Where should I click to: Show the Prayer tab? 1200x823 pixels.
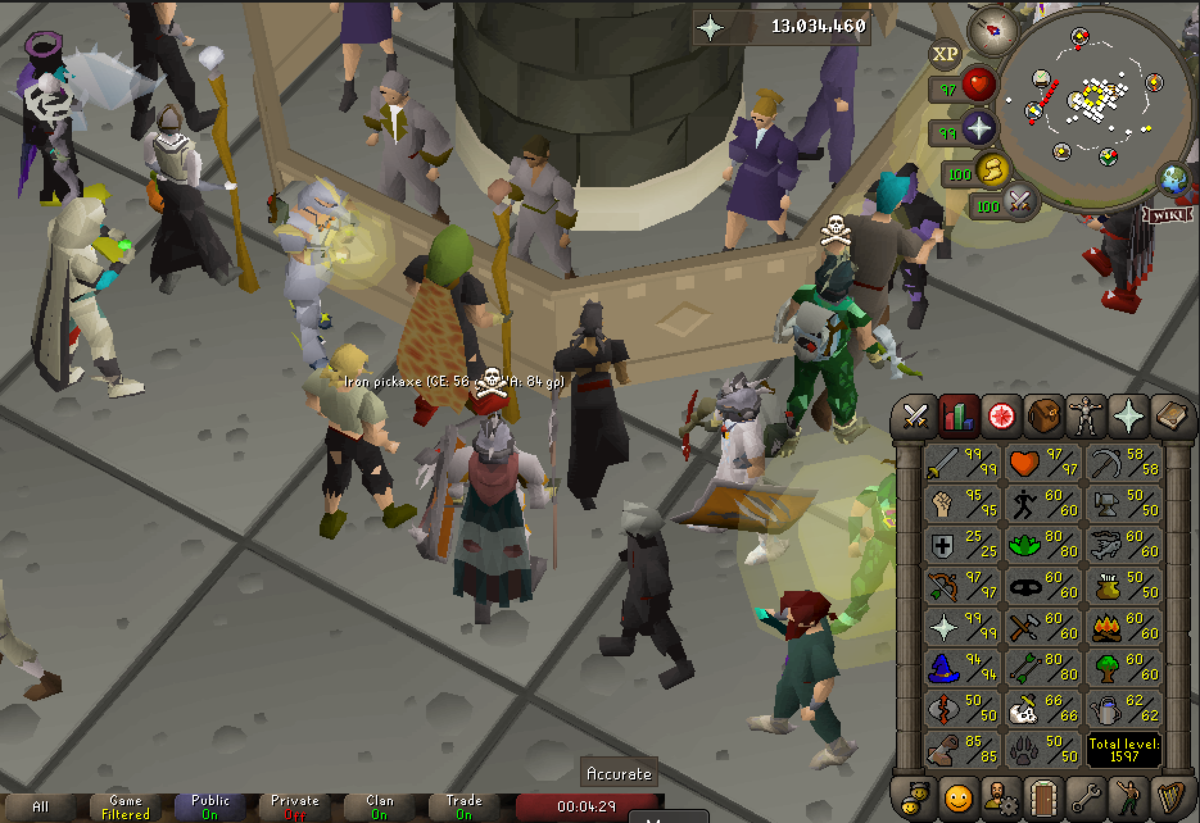point(1128,416)
